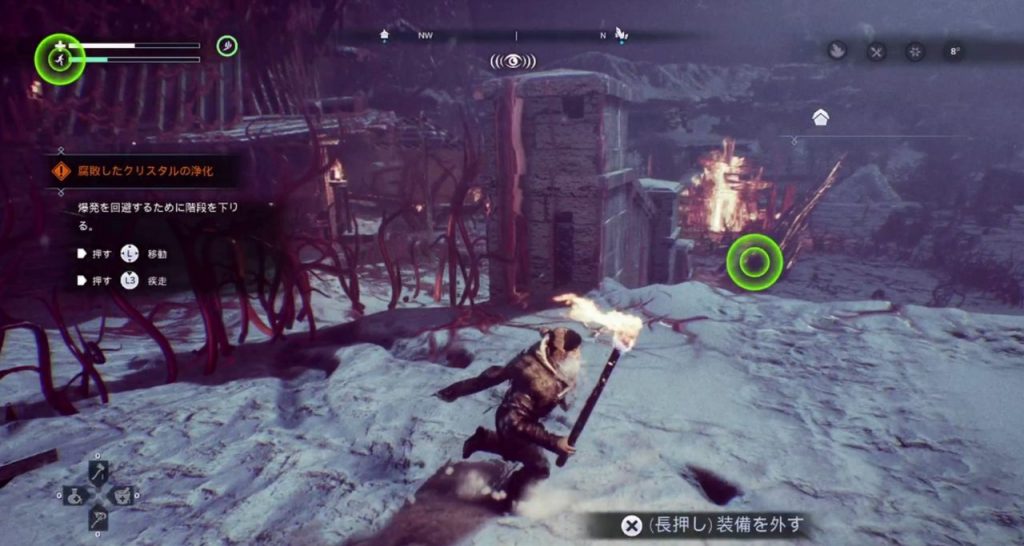The width and height of the screenshot is (1024, 546).
Task: Click the 8° temperature indicator
Action: pos(953,51)
